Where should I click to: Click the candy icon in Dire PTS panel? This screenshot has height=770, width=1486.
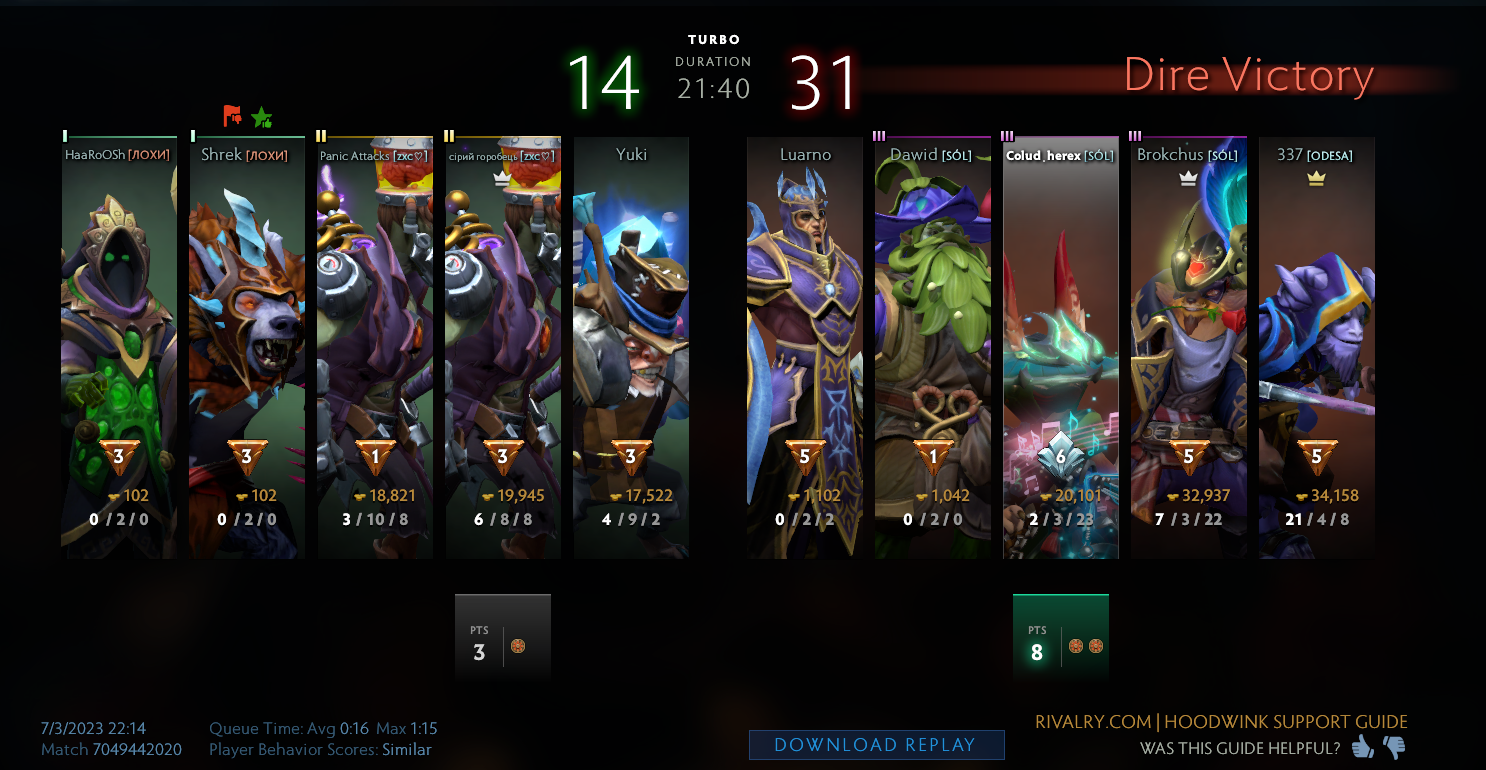(1077, 646)
